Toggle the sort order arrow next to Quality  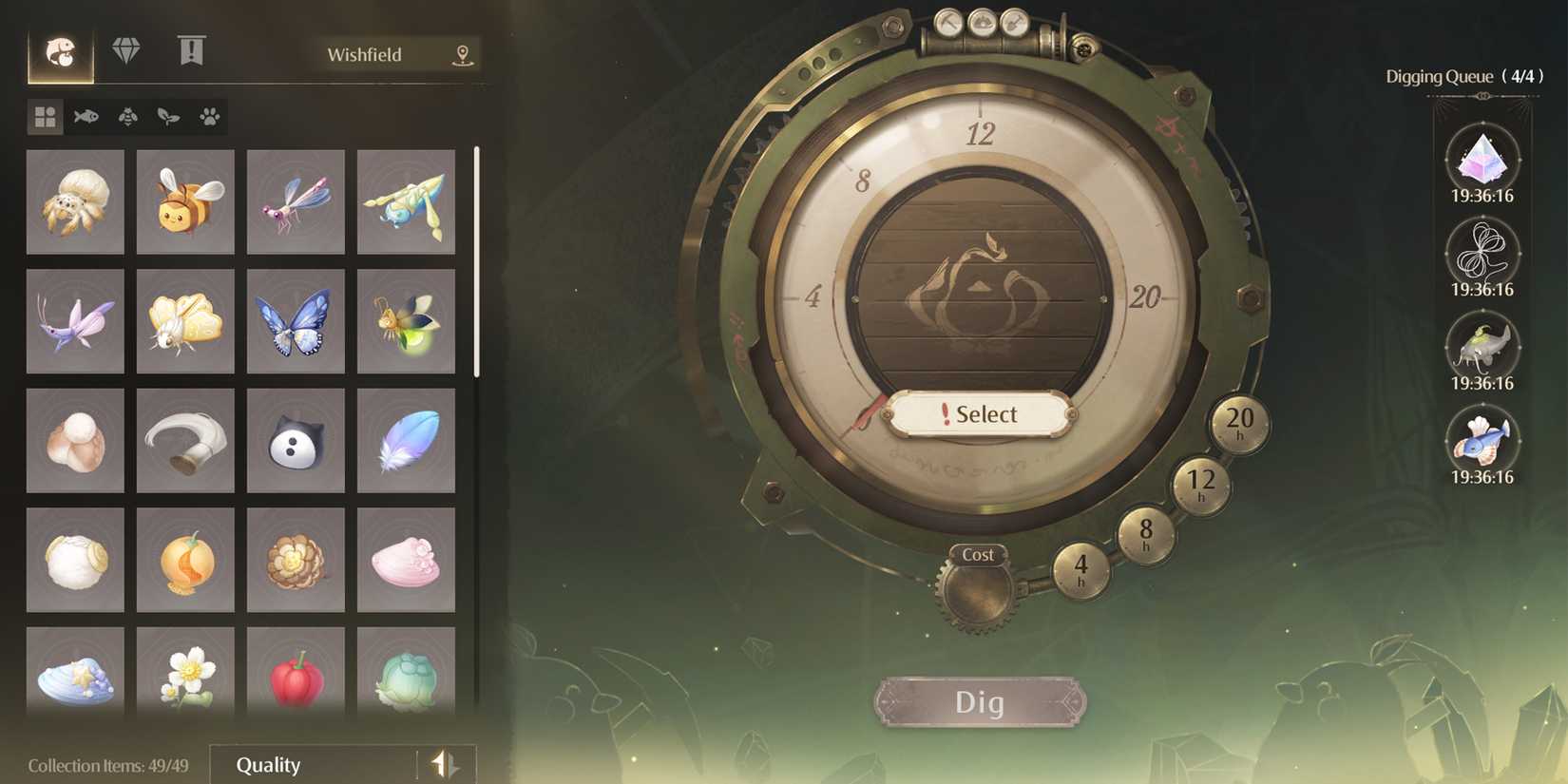click(x=444, y=765)
